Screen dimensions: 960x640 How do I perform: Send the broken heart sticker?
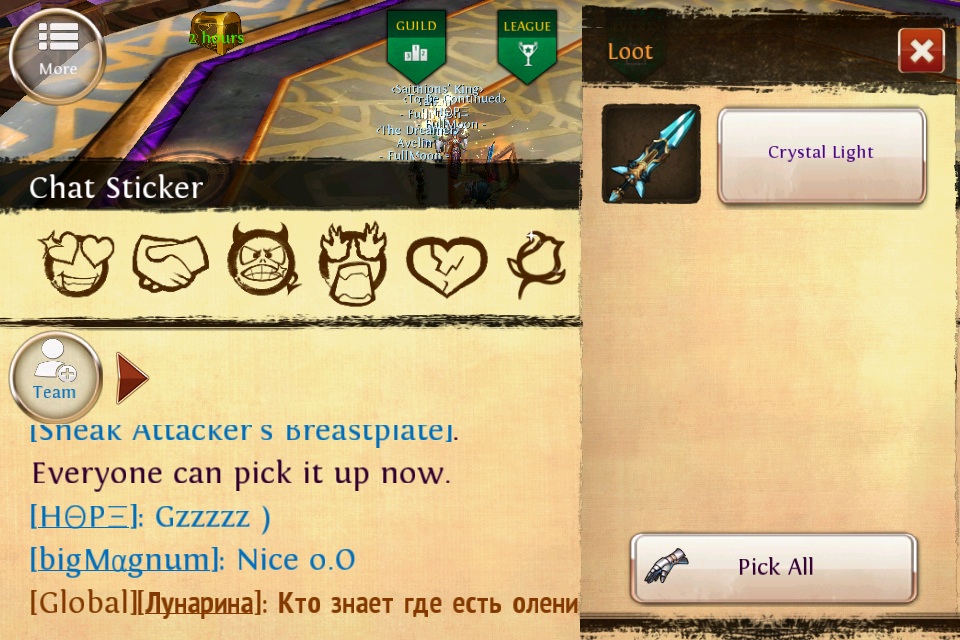pyautogui.click(x=445, y=265)
